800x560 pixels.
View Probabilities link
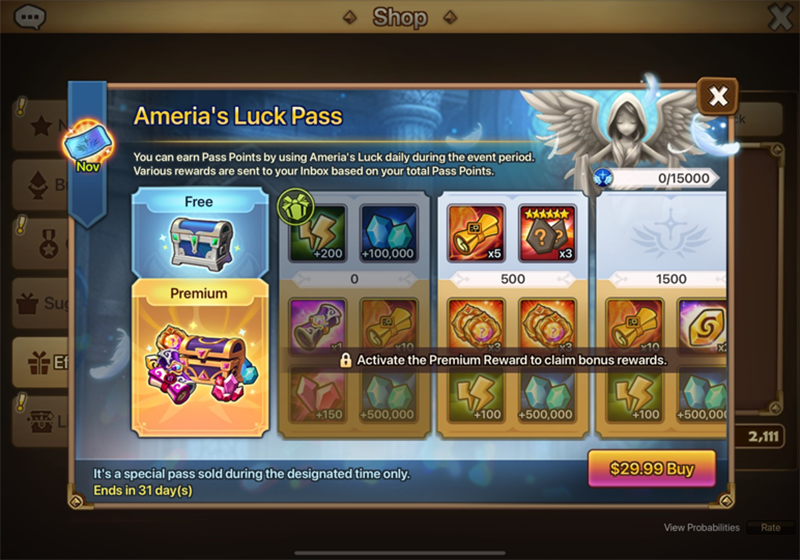[x=701, y=527]
